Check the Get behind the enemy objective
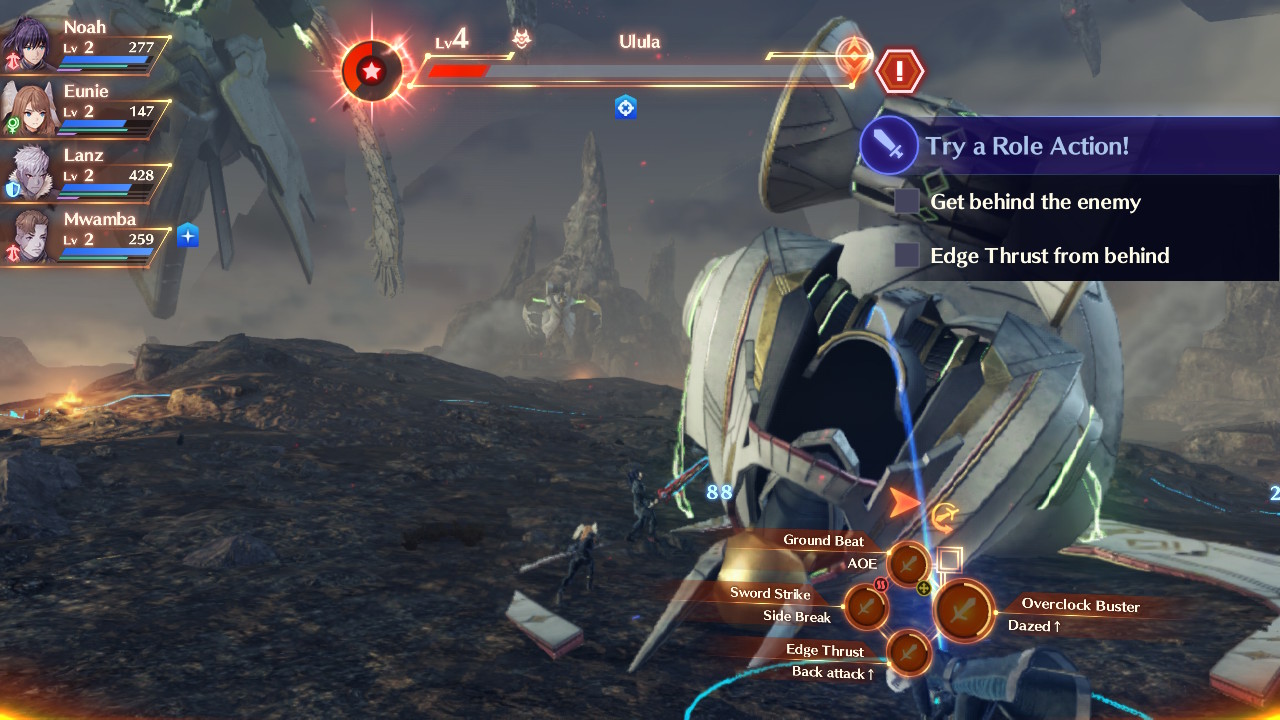Viewport: 1280px width, 720px height. click(x=907, y=202)
